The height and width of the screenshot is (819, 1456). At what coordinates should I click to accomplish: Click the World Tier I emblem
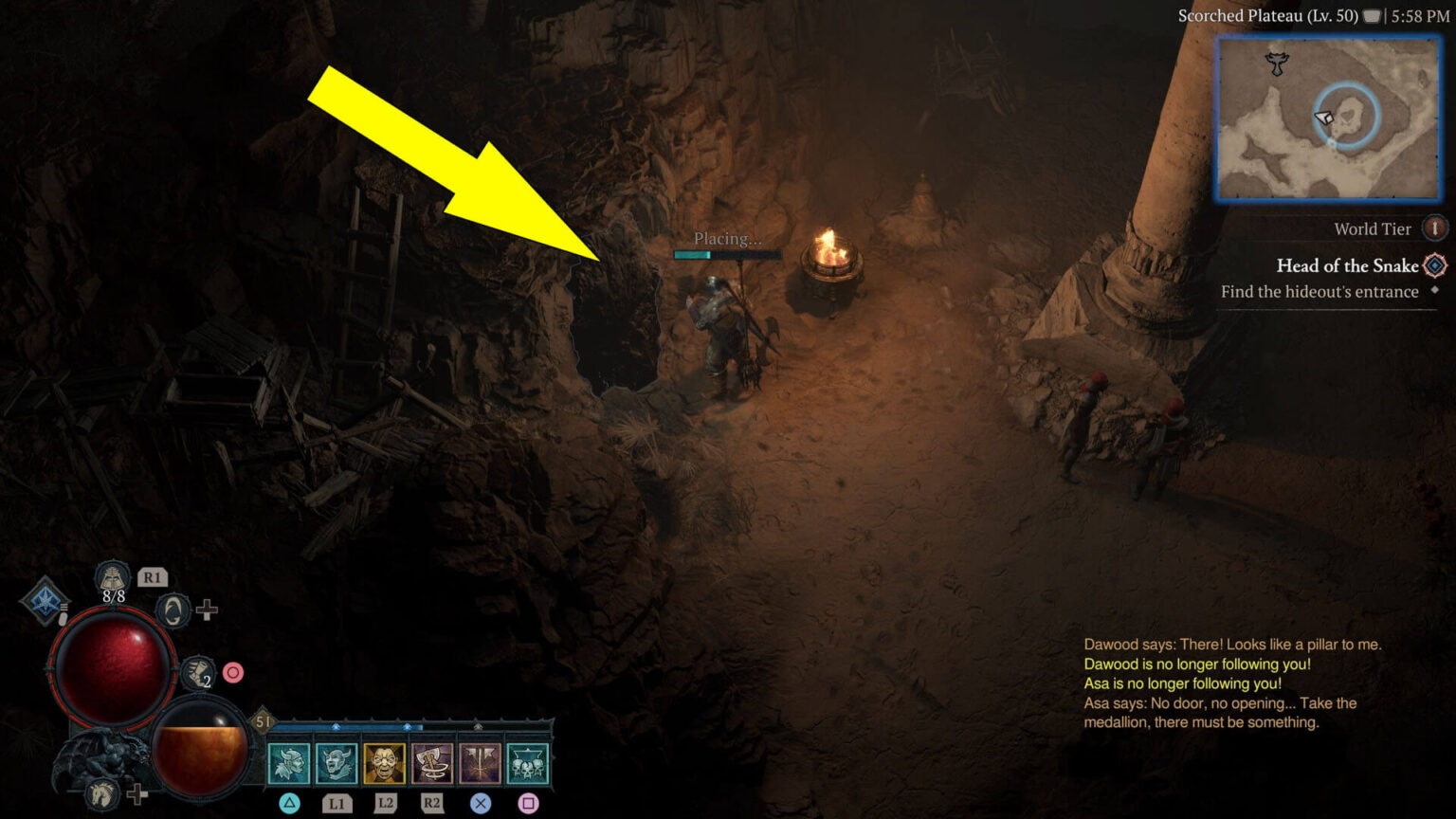(1434, 228)
